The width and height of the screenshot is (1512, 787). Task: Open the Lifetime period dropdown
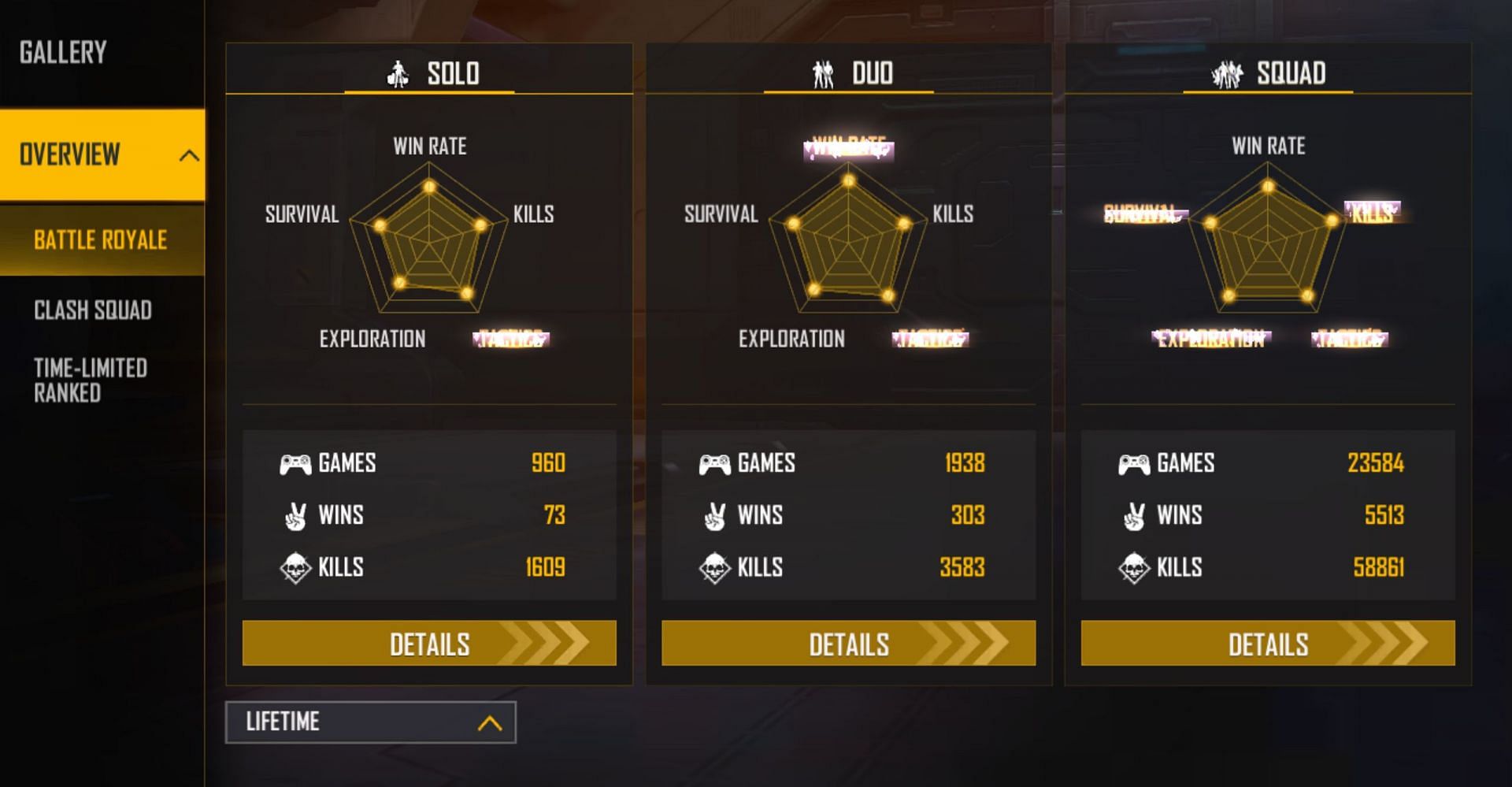371,722
